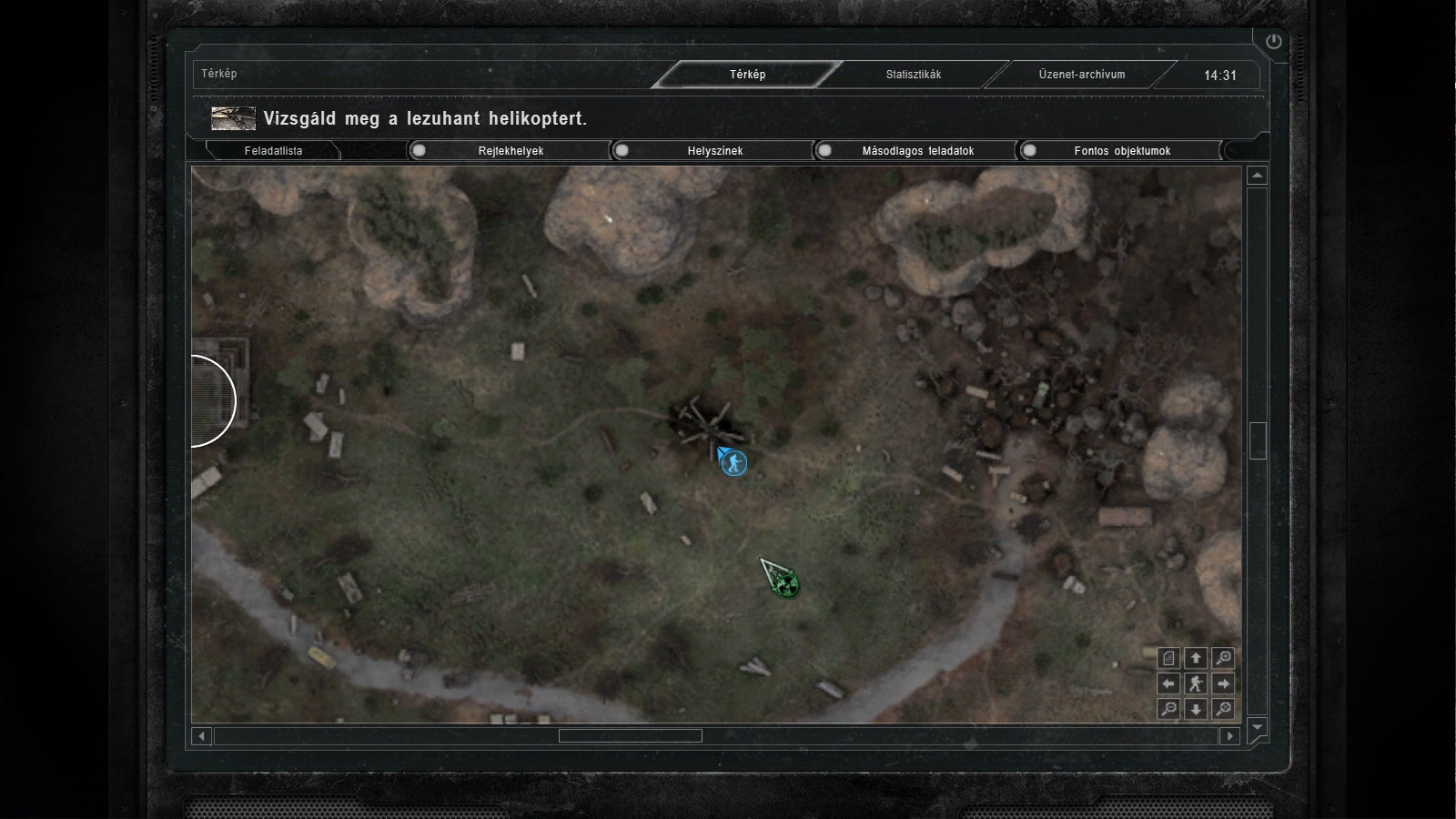
Task: Click the zoom-out magnifier map button
Action: (x=1169, y=709)
